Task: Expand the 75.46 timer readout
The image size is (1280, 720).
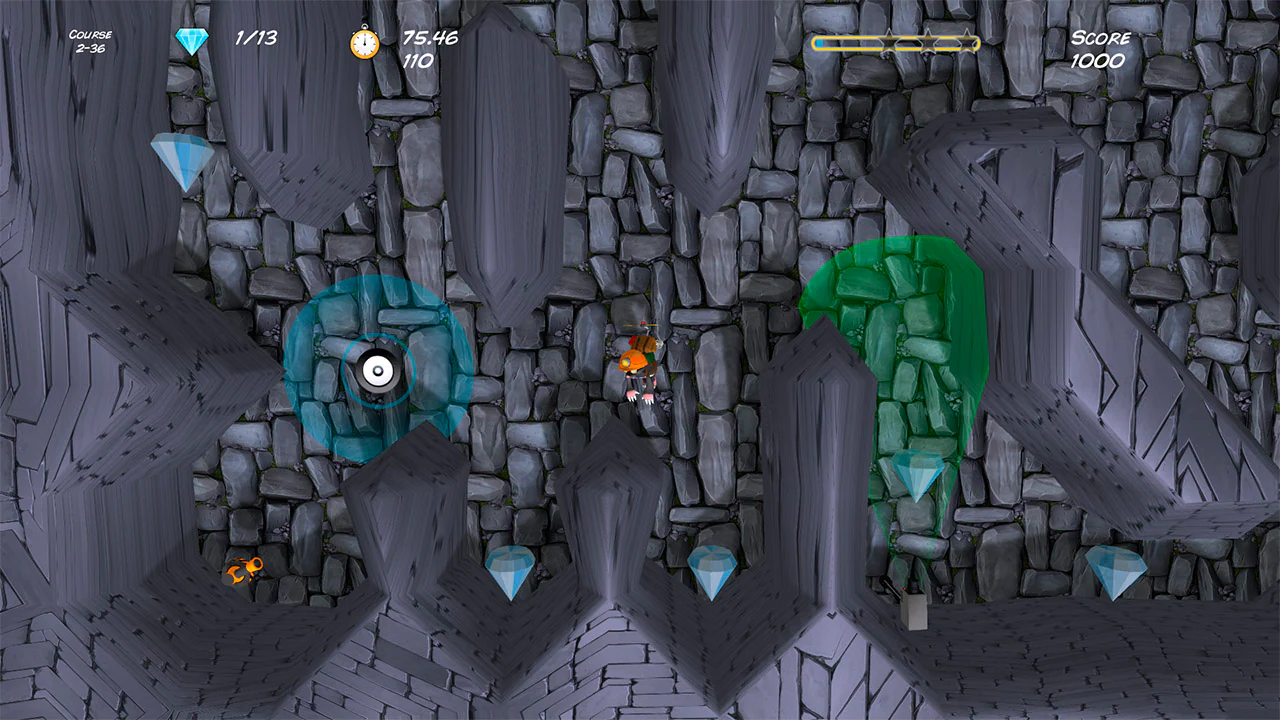Action: (x=429, y=38)
